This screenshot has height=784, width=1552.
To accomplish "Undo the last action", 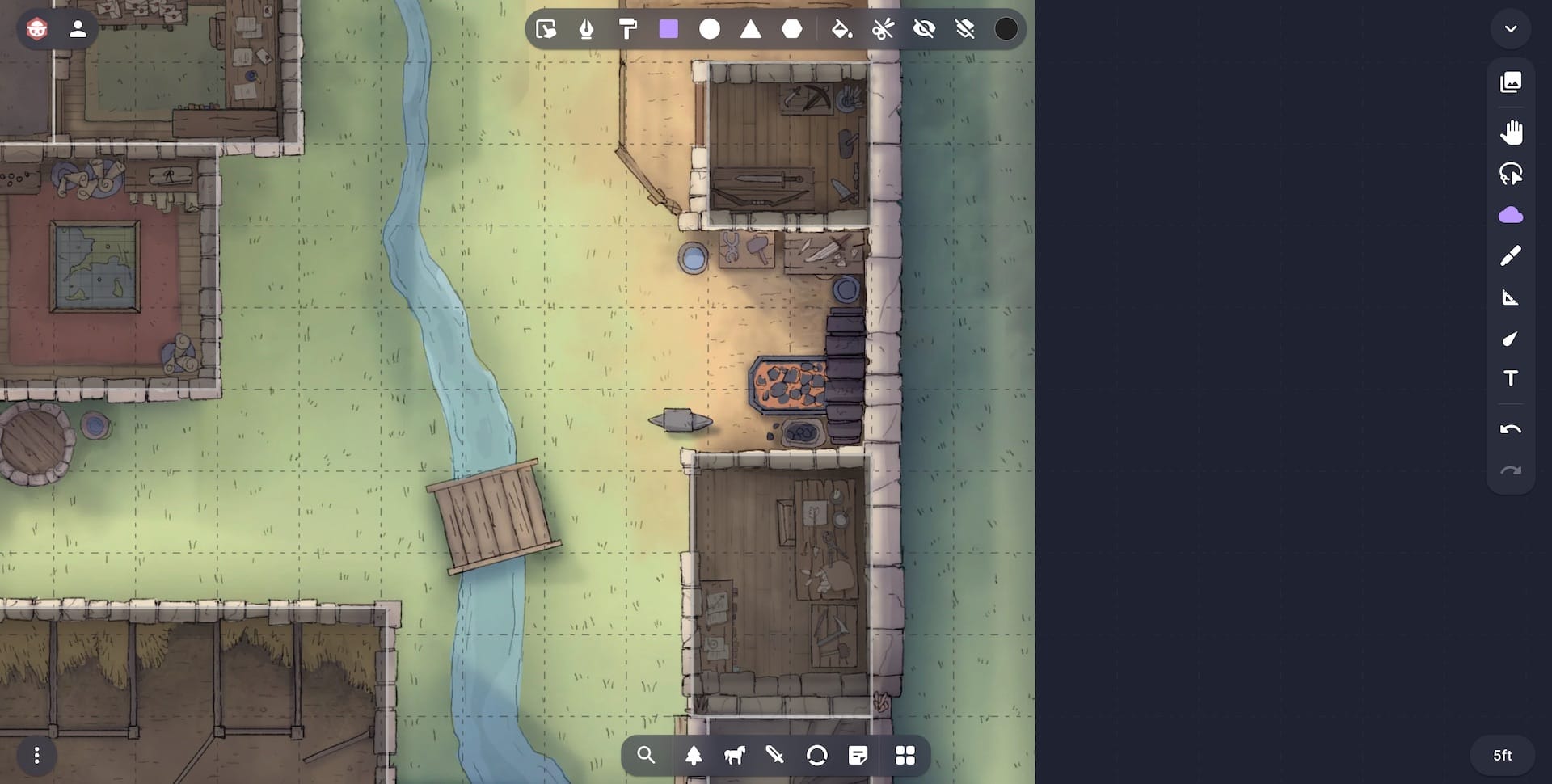I will pyautogui.click(x=1511, y=429).
